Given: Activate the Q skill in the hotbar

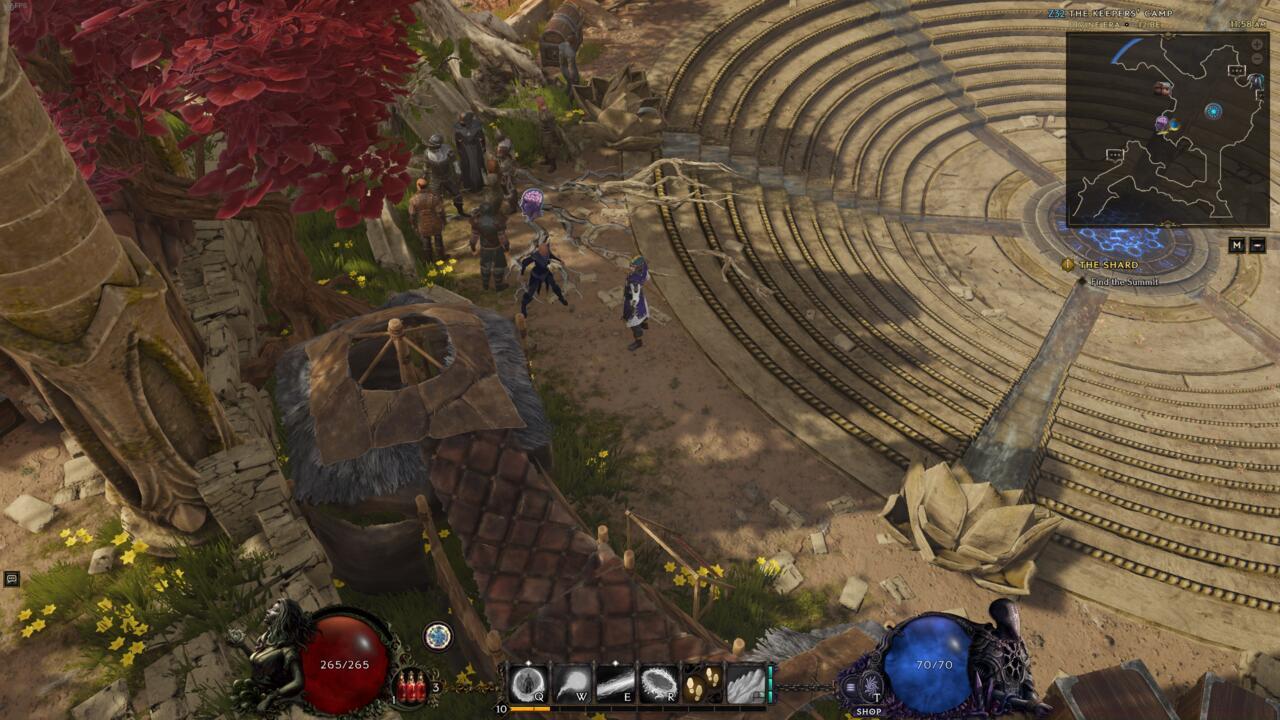Looking at the screenshot, I should click(527, 684).
